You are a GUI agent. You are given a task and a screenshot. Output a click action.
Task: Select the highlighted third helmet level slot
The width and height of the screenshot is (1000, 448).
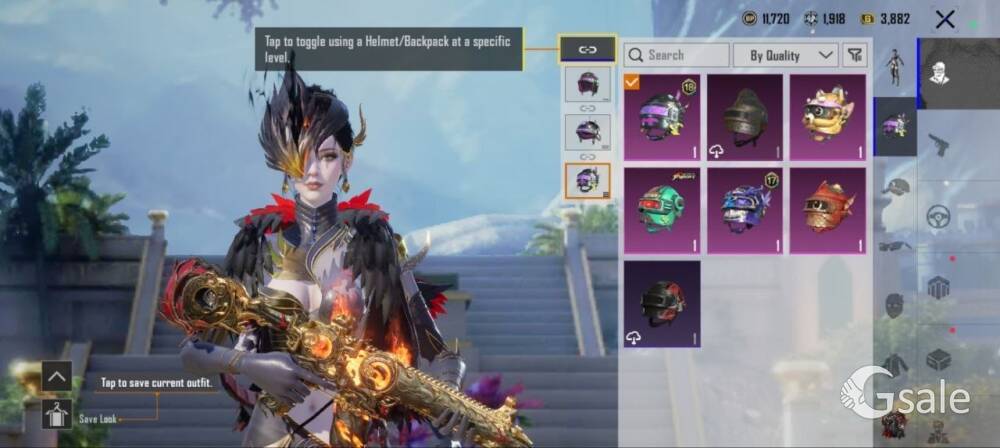pos(587,181)
